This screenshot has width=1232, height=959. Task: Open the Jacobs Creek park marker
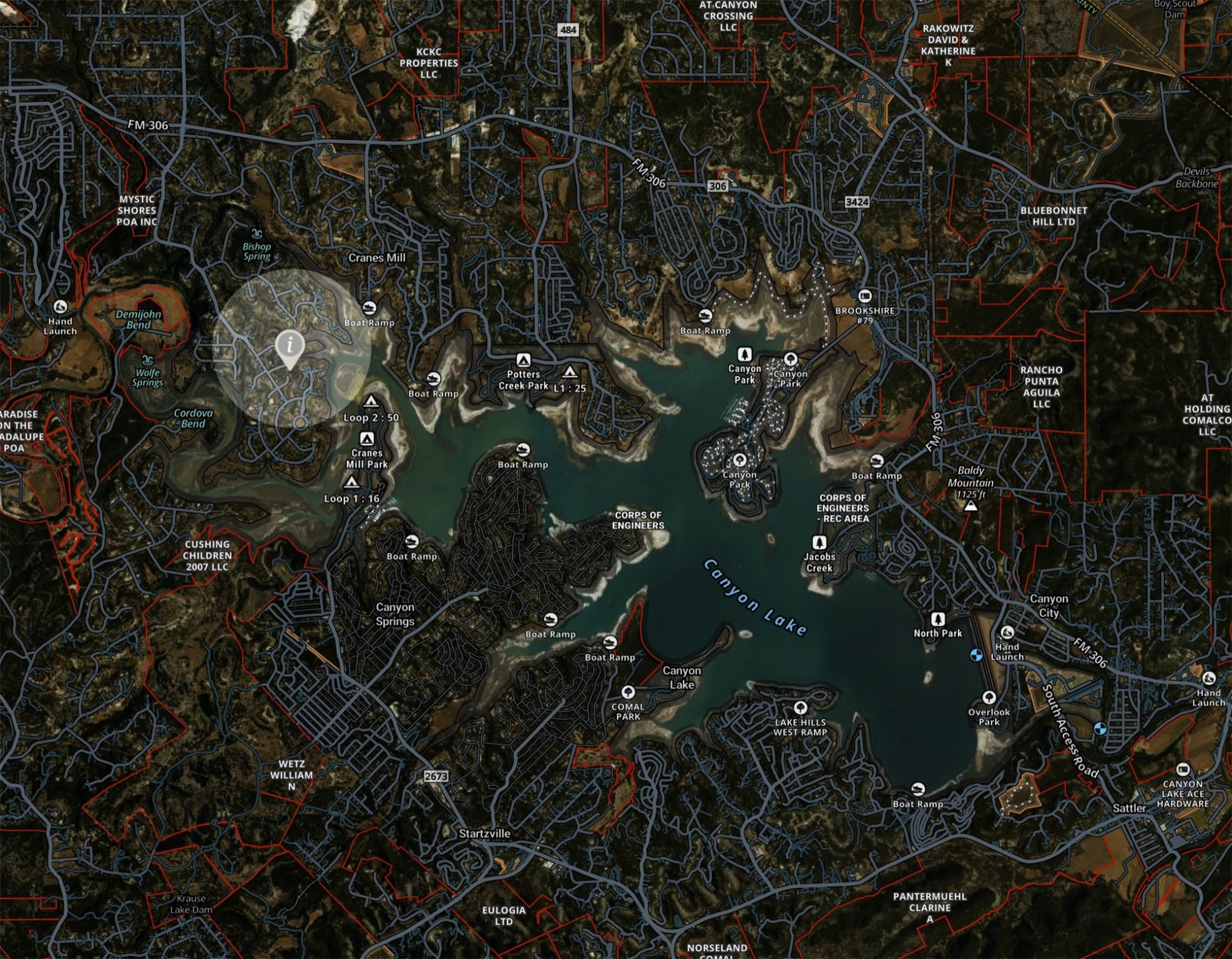point(819,542)
